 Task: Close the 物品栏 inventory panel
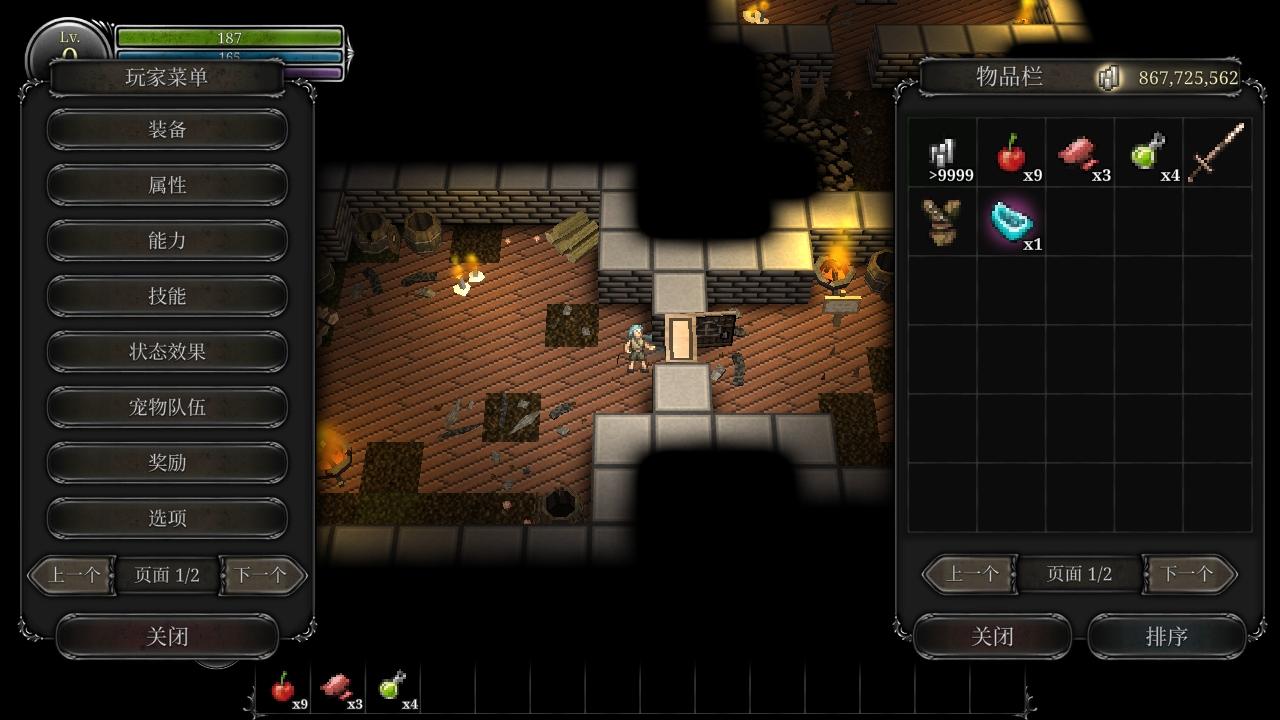[992, 637]
